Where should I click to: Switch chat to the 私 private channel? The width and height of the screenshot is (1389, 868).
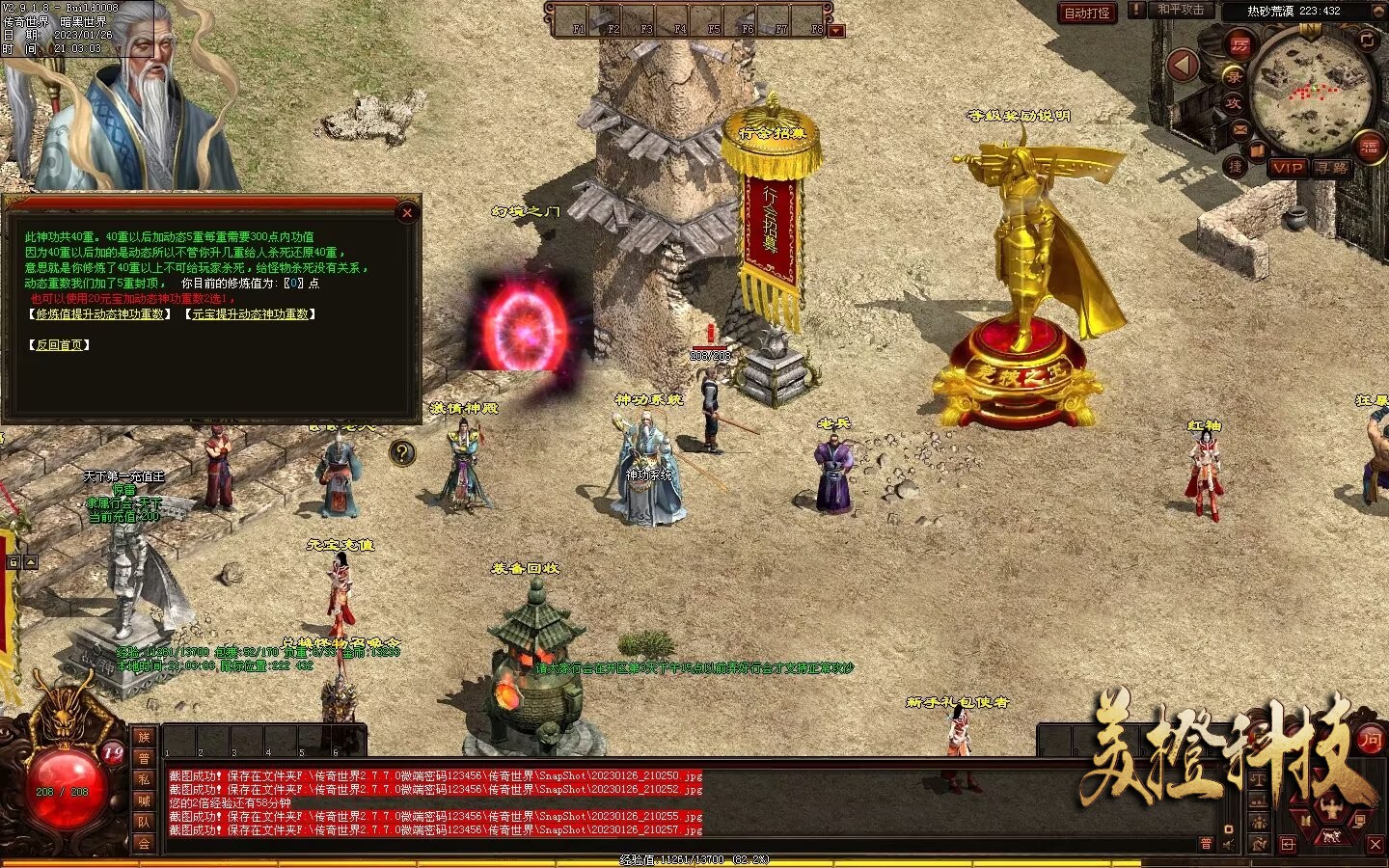[144, 780]
